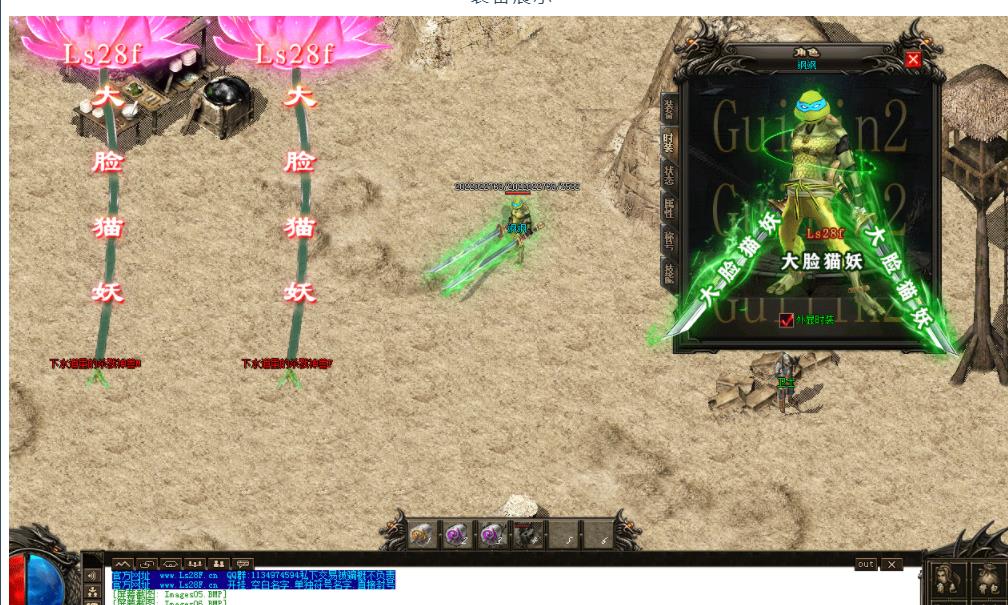This screenshot has height=605, width=1008.
Task: Click the 'out' button on chat bar
Action: pos(866,565)
